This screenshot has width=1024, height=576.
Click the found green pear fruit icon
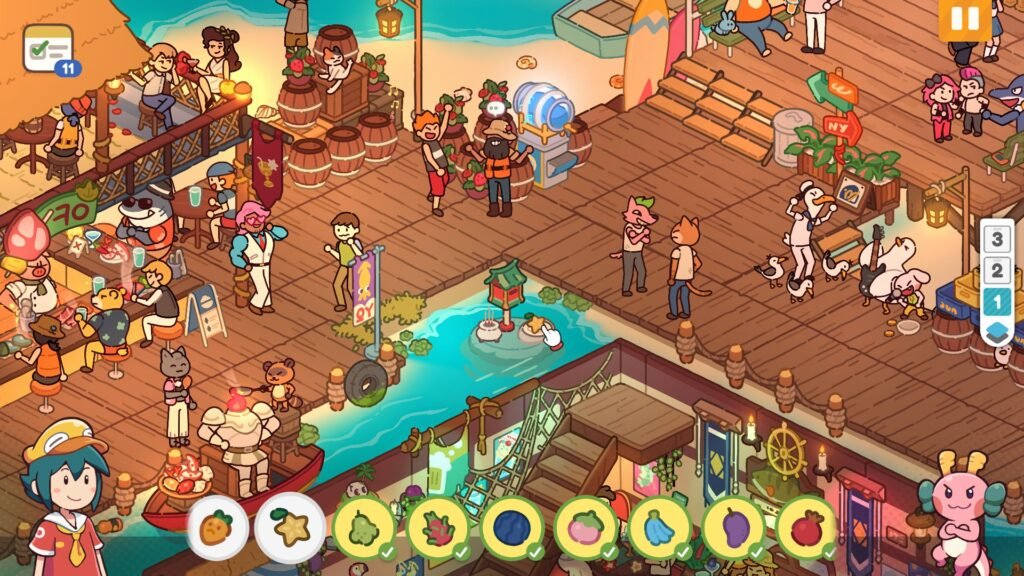click(364, 527)
